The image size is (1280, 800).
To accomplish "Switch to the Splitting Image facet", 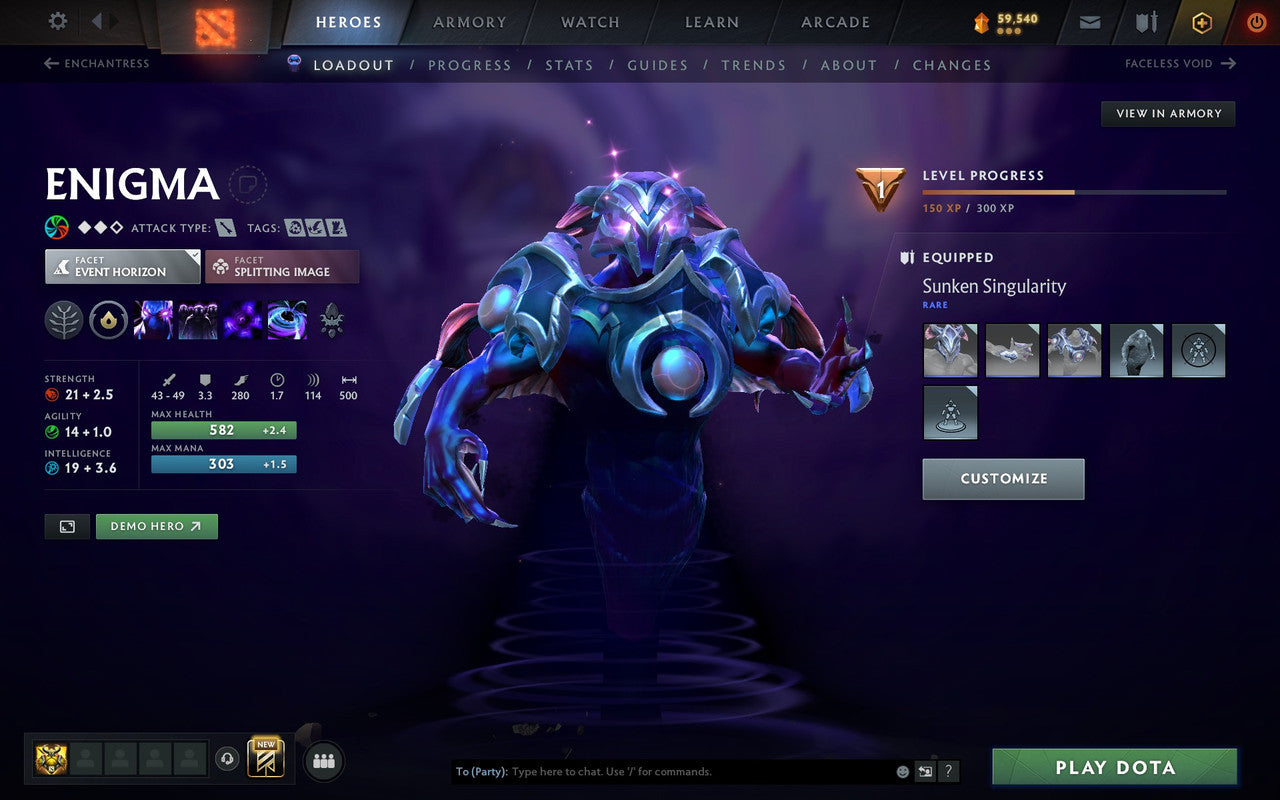I will [282, 266].
